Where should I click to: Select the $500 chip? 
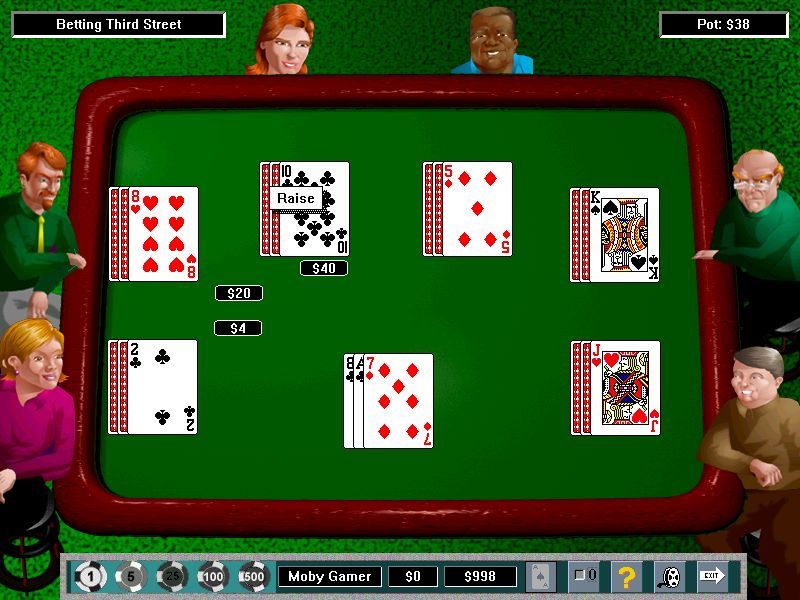tap(252, 576)
